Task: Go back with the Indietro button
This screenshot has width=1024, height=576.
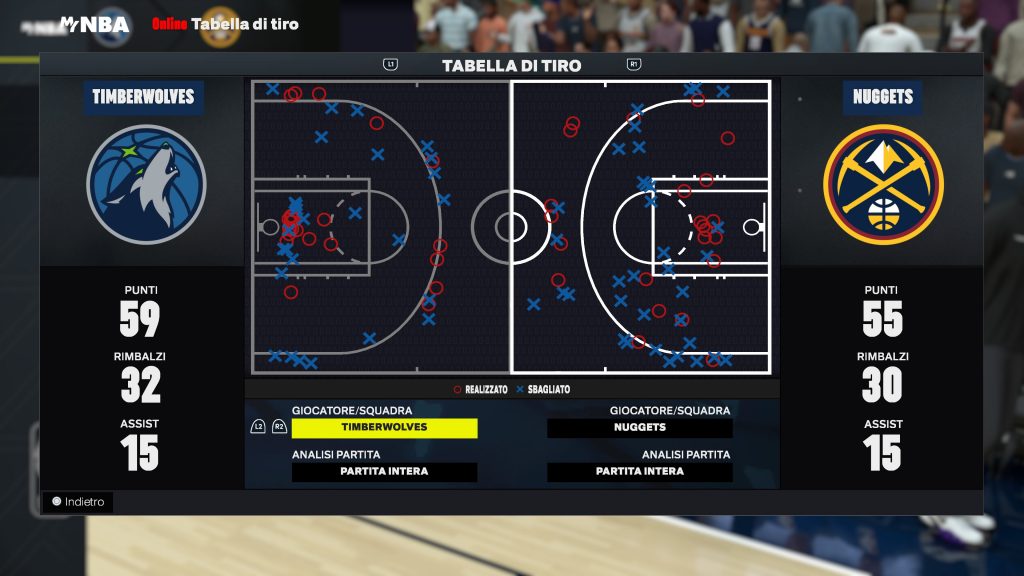Action: tap(79, 502)
